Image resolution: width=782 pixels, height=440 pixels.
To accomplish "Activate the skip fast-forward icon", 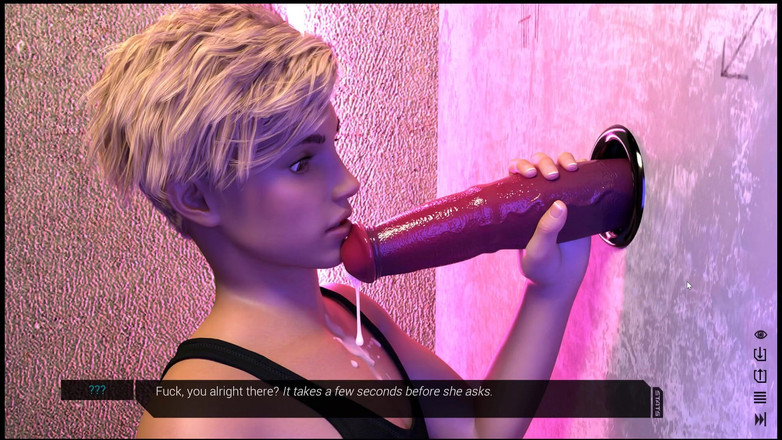I will [760, 418].
